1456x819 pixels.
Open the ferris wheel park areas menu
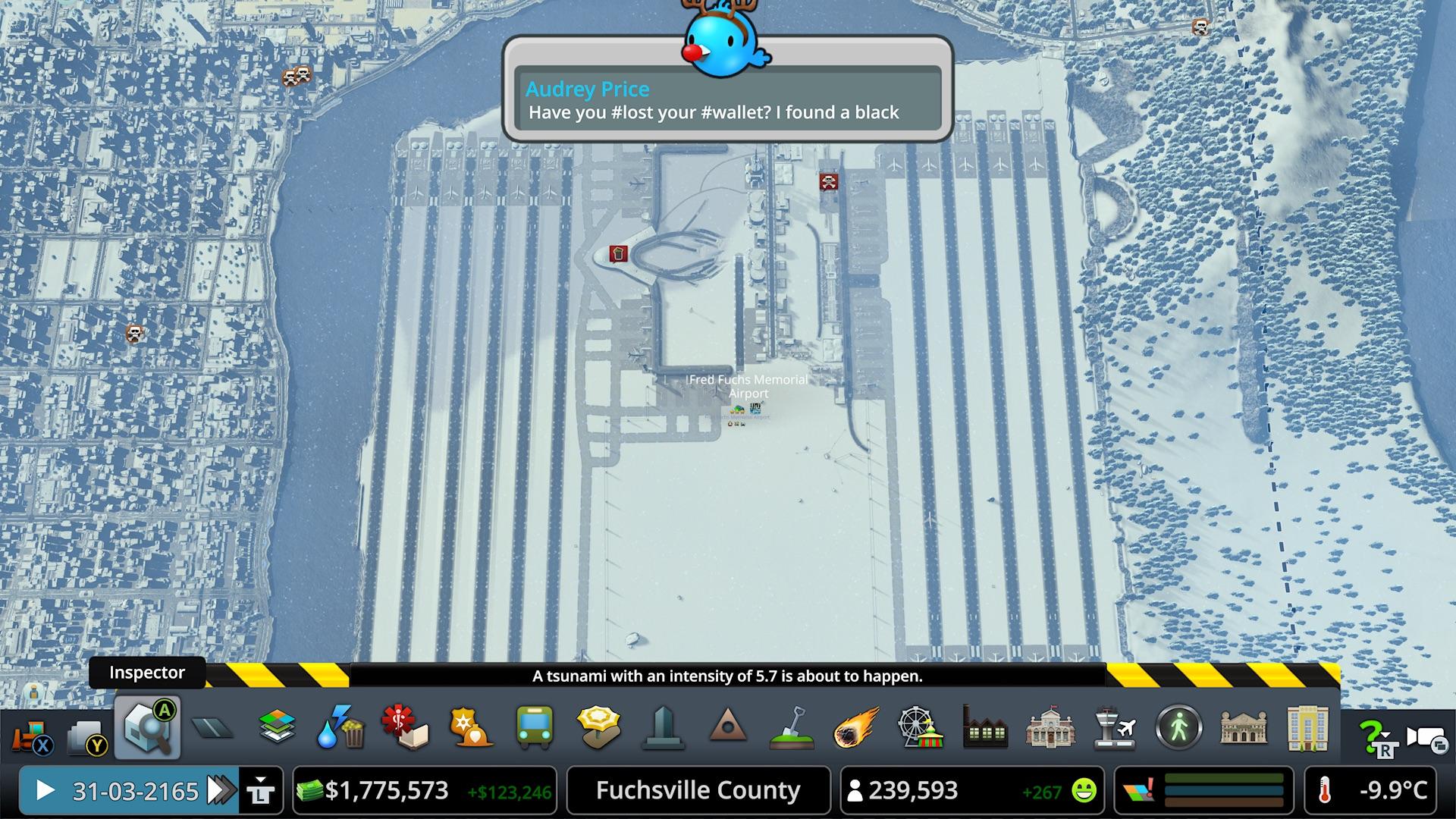coord(920,729)
